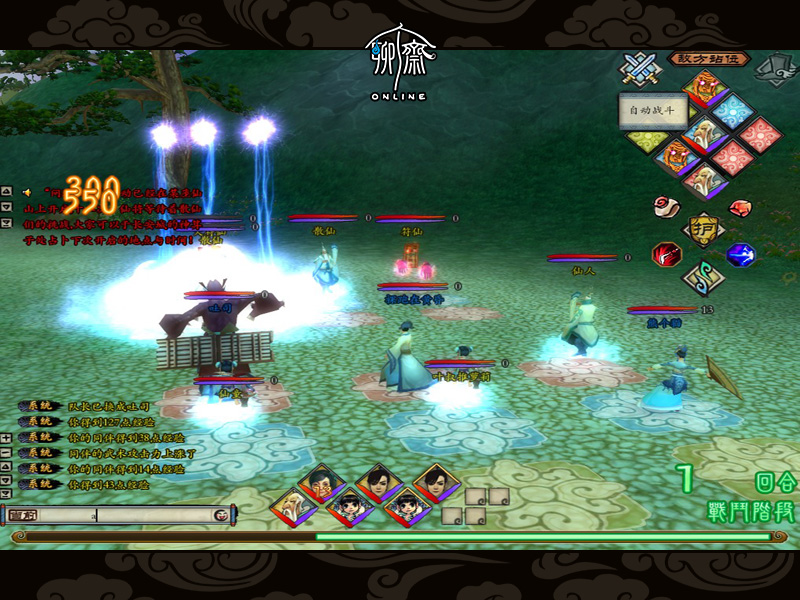Screen dimensions: 800x600
Task: Click the white and pink pouch item icon
Action: [x=665, y=206]
